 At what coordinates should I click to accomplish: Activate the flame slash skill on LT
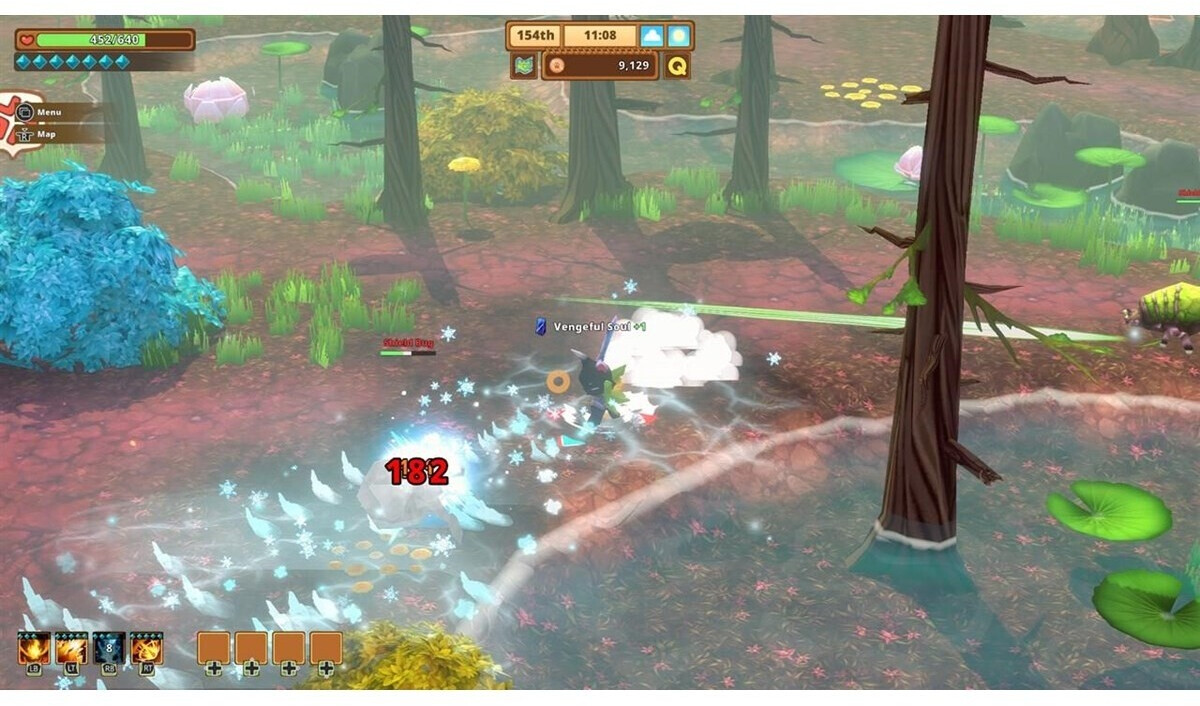[71, 648]
